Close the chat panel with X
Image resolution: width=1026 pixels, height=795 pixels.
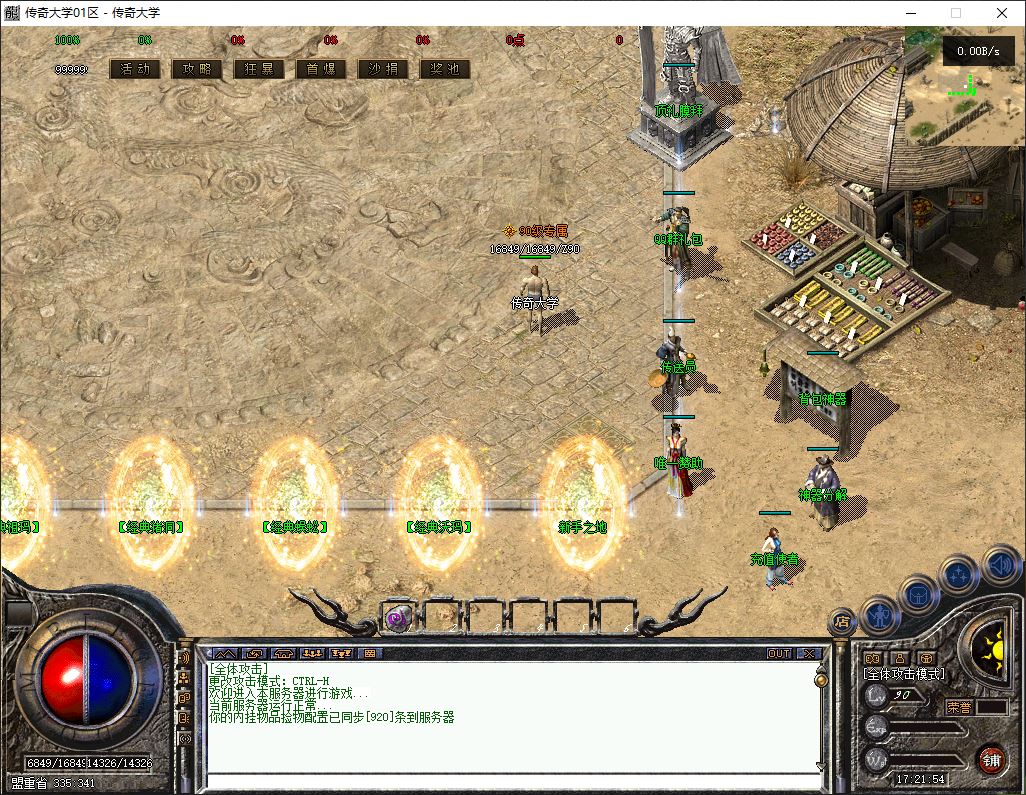click(x=808, y=653)
